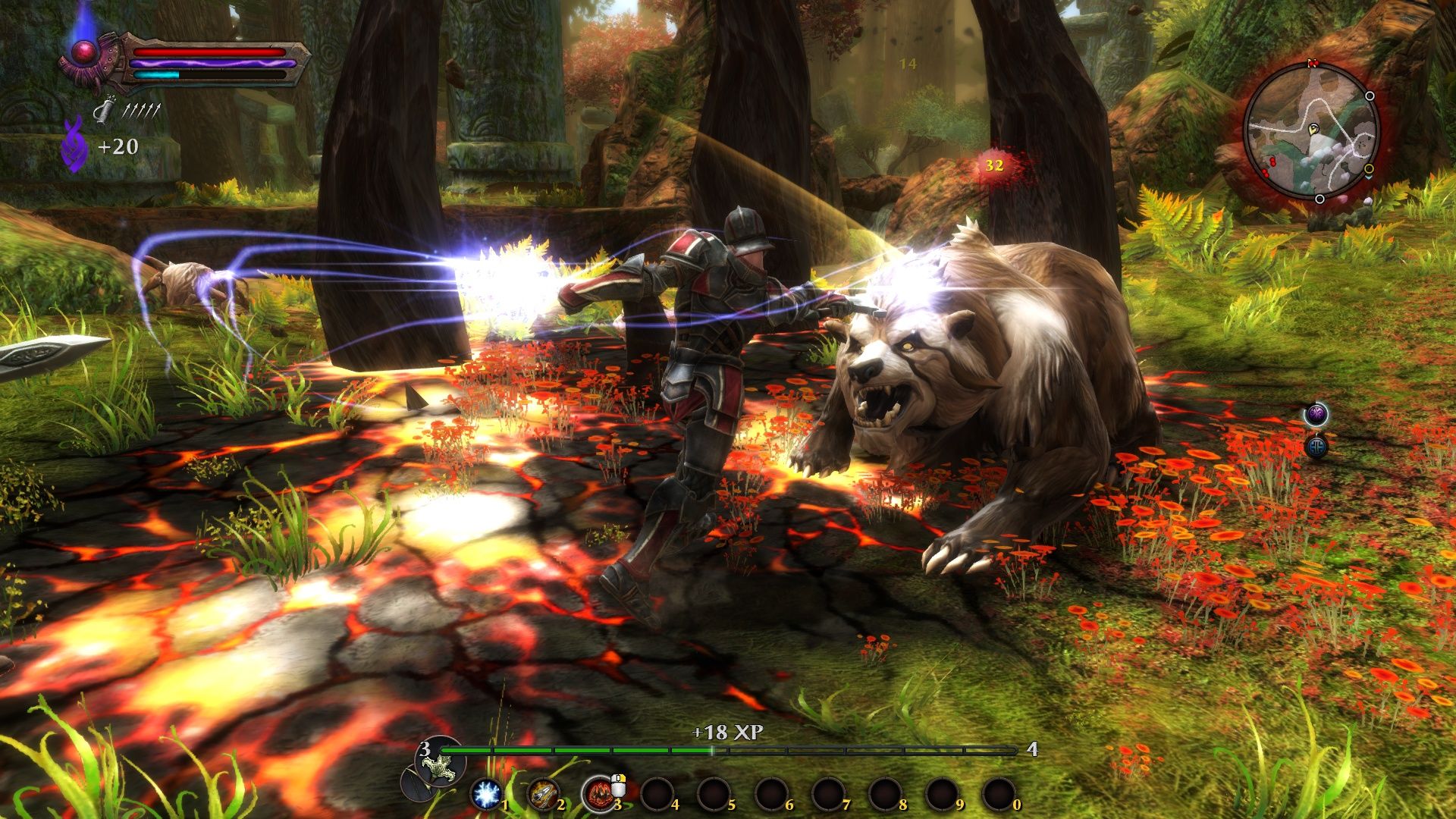This screenshot has height=819, width=1456.
Task: Select the blue cross-patterned orb icon
Action: pos(1316,446)
